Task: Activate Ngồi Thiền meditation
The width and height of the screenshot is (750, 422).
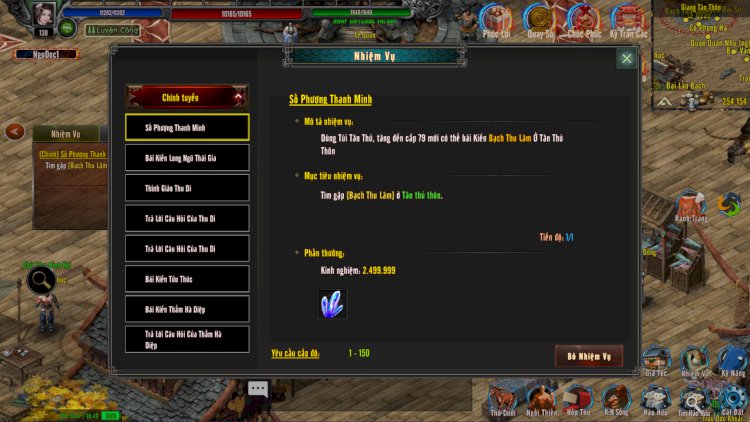Action: point(541,396)
